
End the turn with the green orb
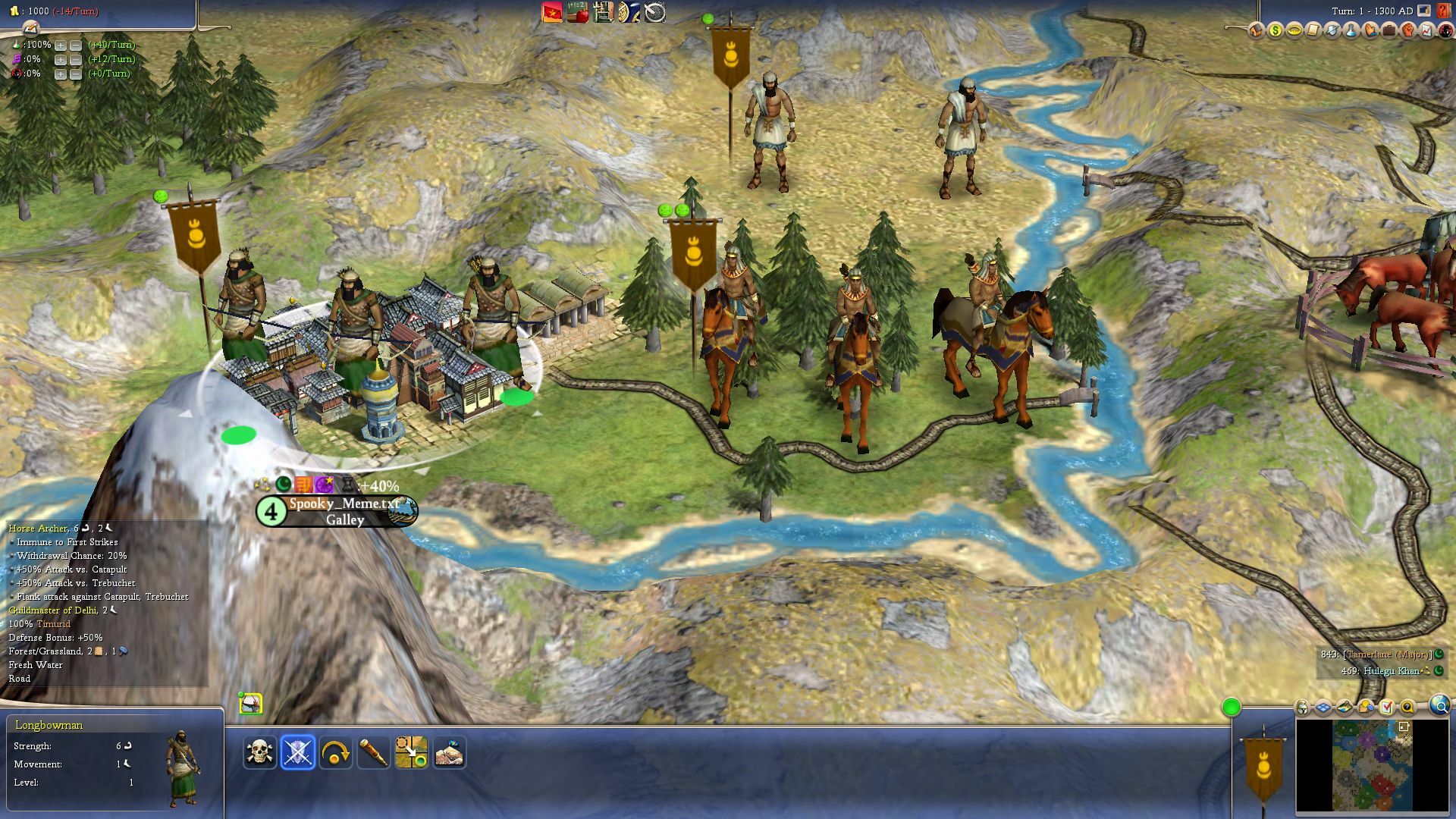(x=1231, y=708)
